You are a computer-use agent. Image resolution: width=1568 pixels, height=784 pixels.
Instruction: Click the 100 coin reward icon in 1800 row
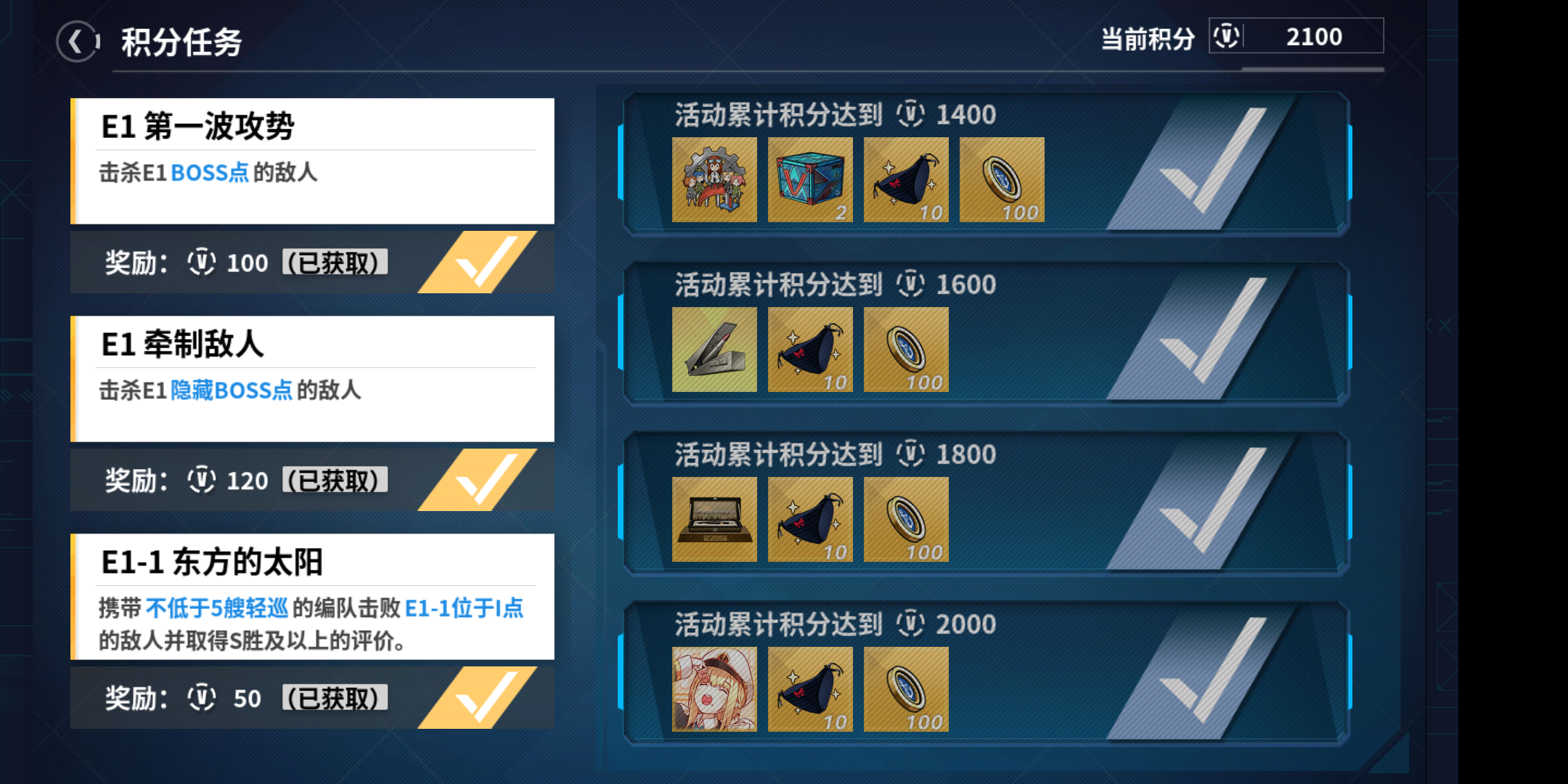point(906,519)
